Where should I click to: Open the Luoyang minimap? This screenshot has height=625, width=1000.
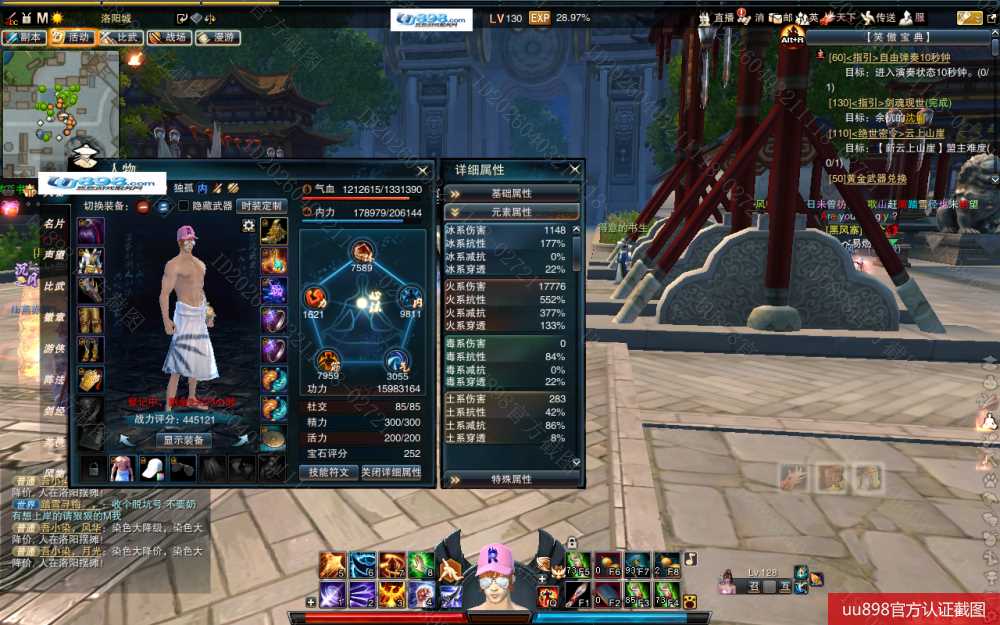[60, 99]
